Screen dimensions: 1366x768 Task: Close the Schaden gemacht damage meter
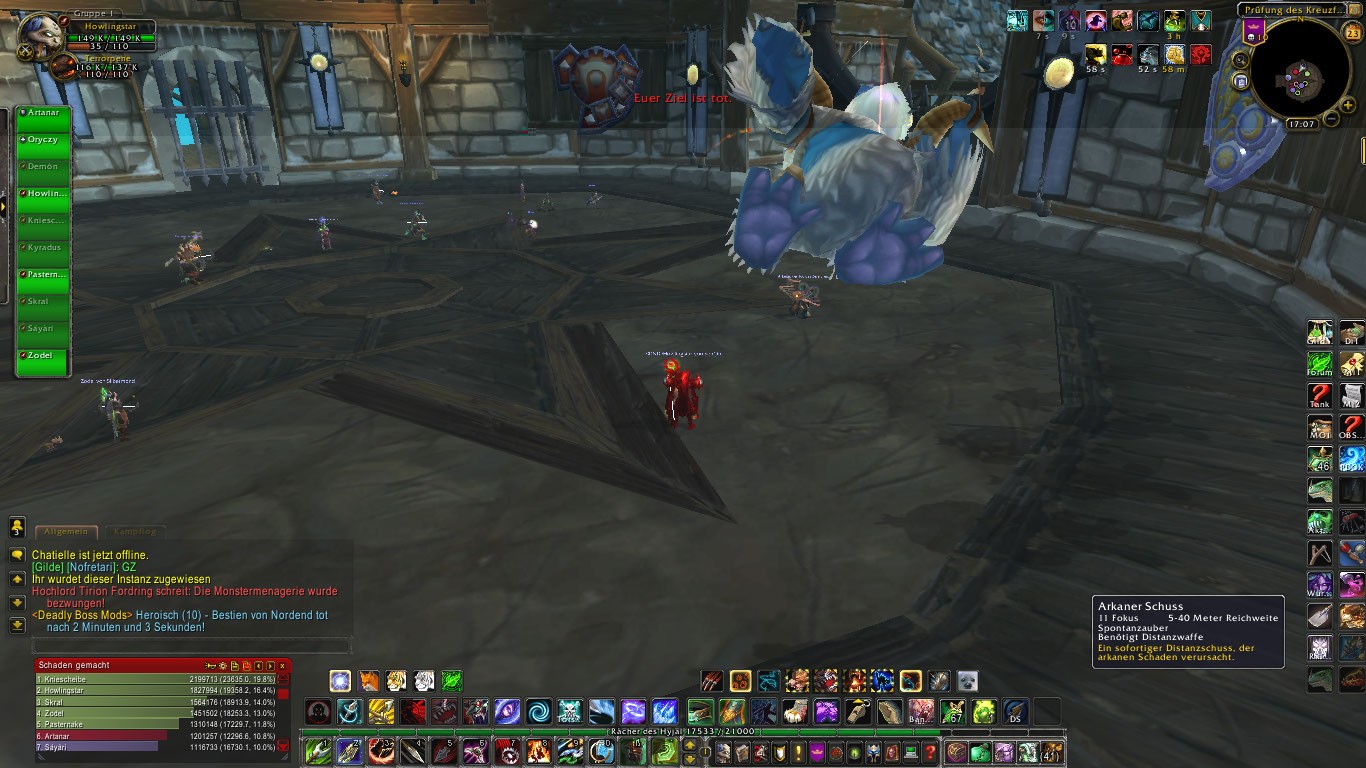click(282, 665)
